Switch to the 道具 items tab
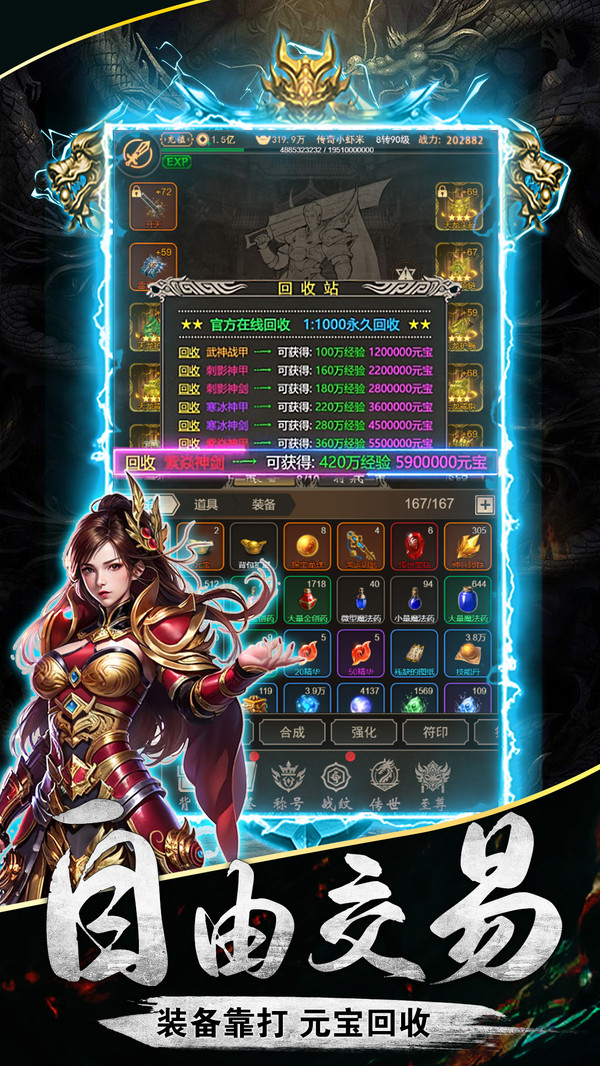 [206, 505]
